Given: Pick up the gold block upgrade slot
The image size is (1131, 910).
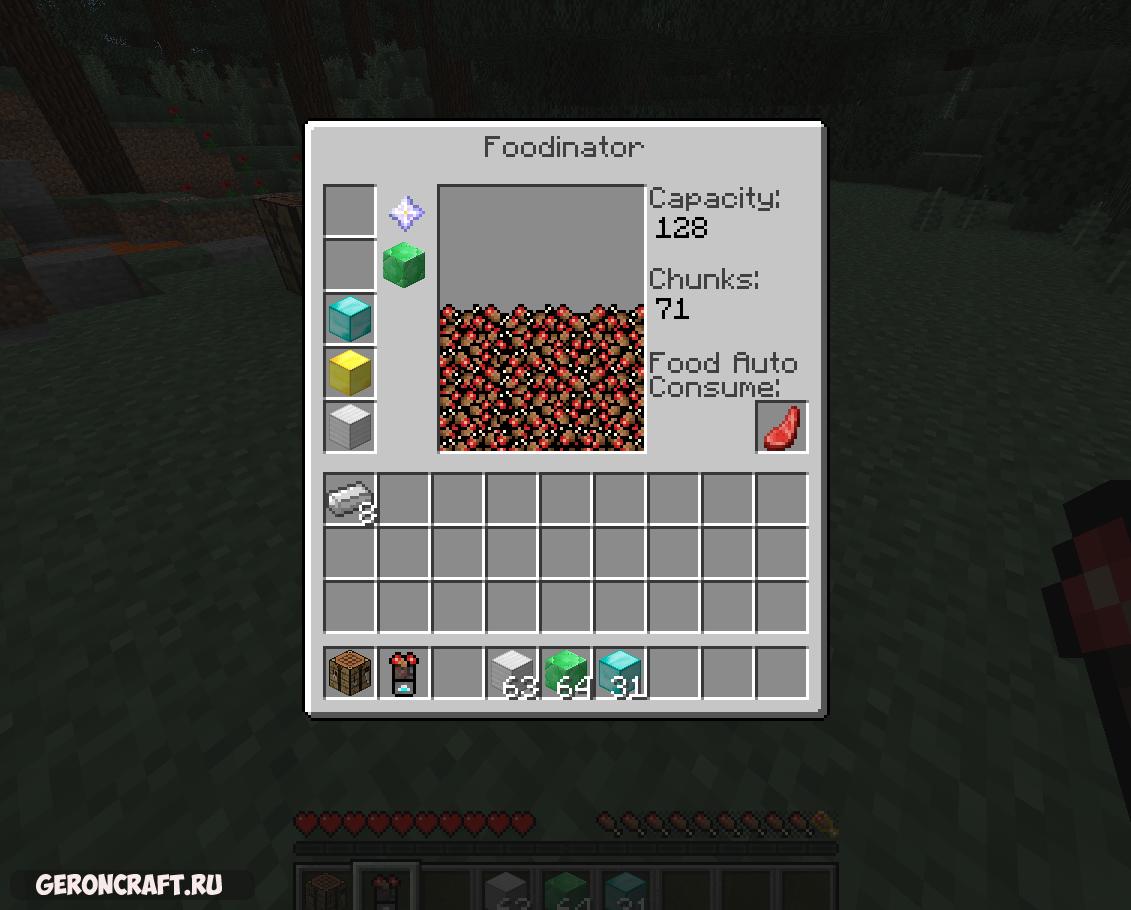Looking at the screenshot, I should coord(350,373).
